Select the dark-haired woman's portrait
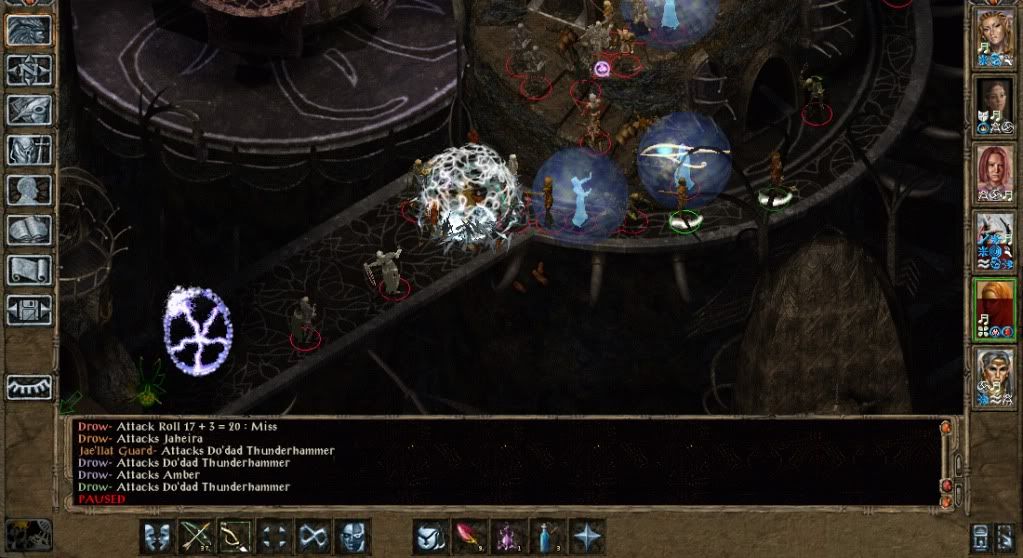Viewport: 1023px width, 558px height. coord(994,105)
